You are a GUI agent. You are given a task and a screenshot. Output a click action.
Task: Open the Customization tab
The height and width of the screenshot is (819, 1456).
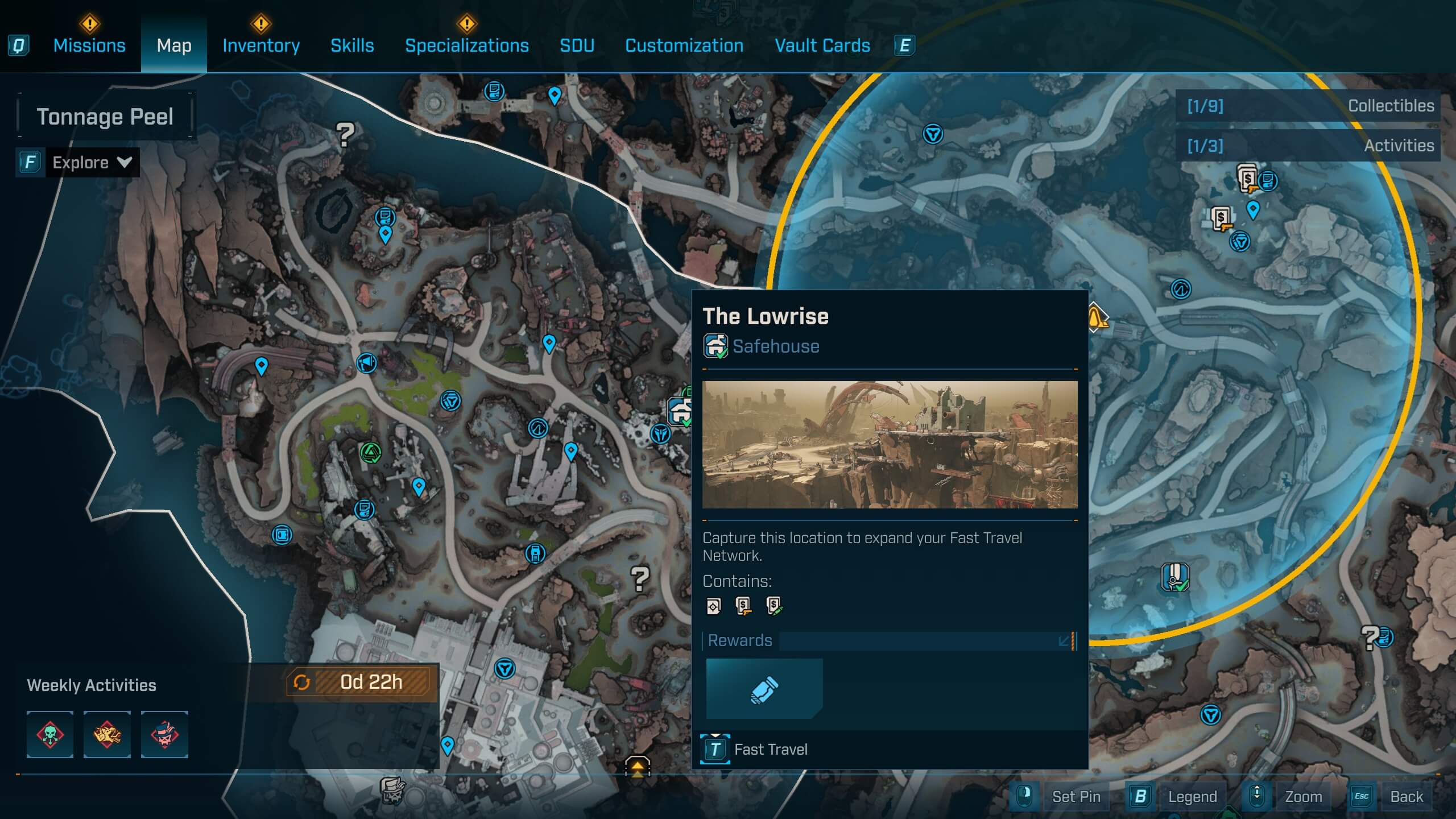tap(684, 45)
